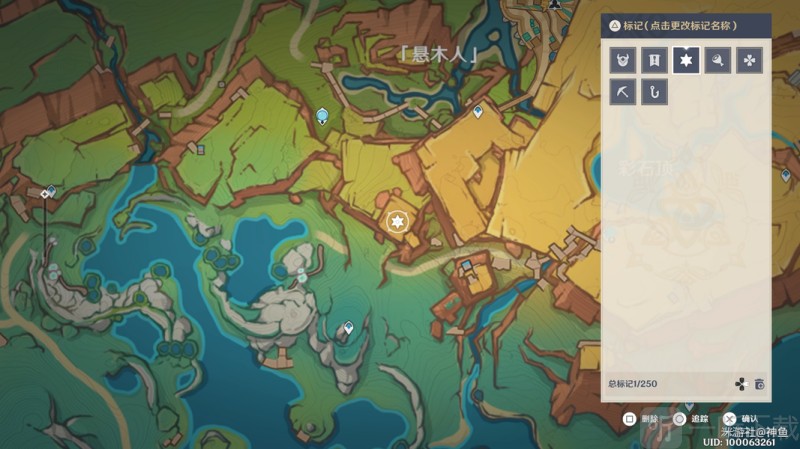Screen dimensions: 800x449
Task: Choose the fishing hook marker icon
Action: click(x=654, y=93)
